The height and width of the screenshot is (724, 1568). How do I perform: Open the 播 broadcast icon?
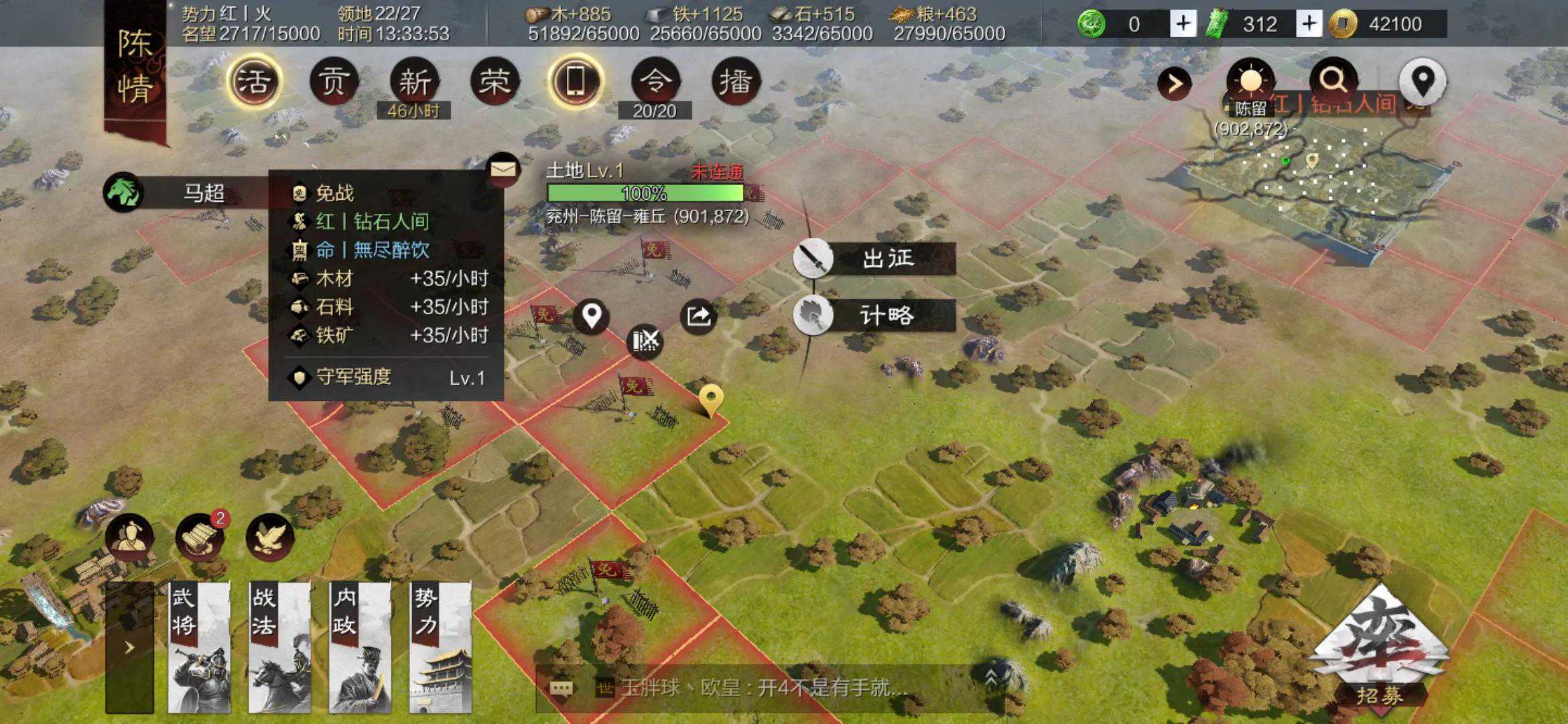tap(735, 82)
